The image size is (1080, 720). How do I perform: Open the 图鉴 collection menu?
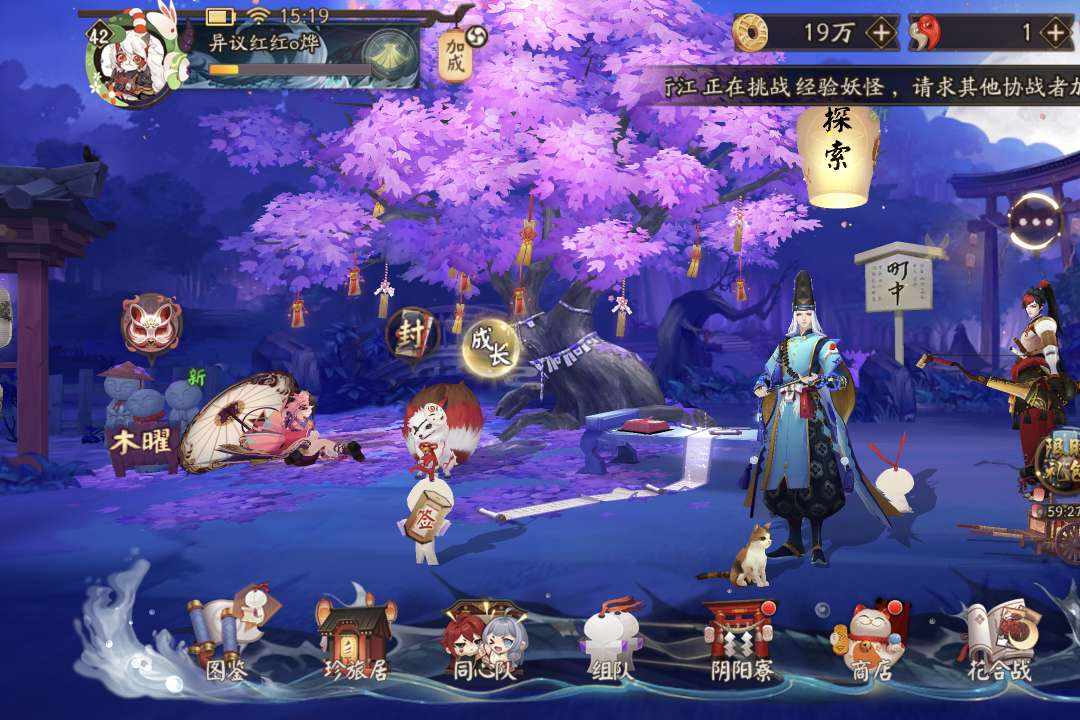[227, 640]
